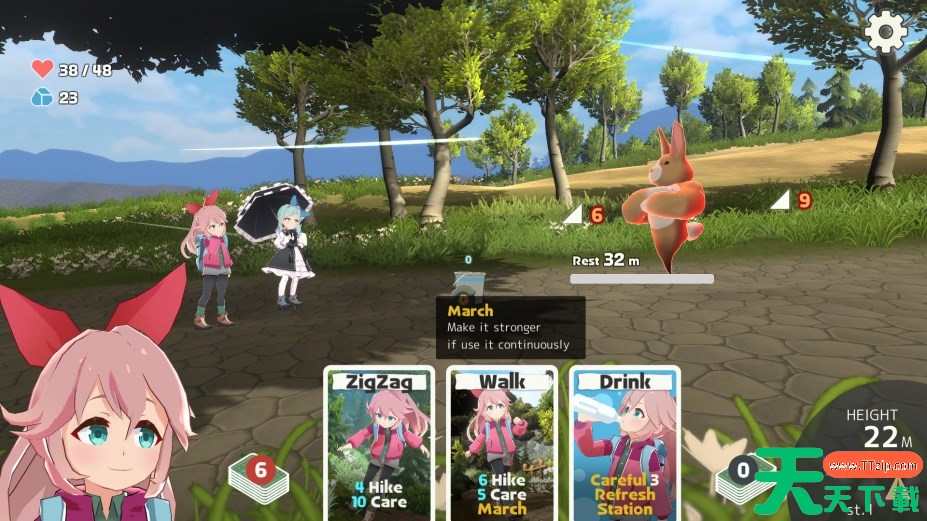Screen dimensions: 927x521
Task: Open the draw pile showing 6
Action: [260, 473]
